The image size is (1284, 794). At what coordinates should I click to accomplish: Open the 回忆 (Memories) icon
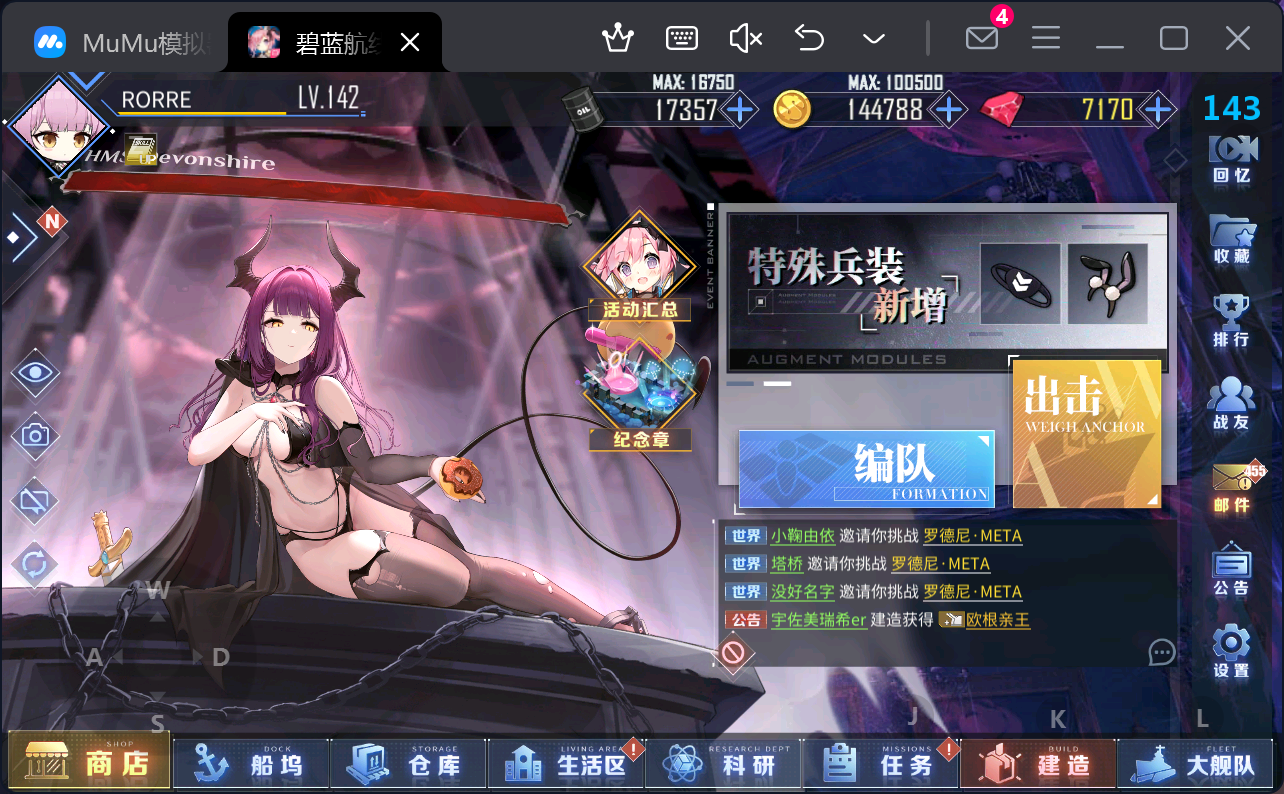(1232, 162)
